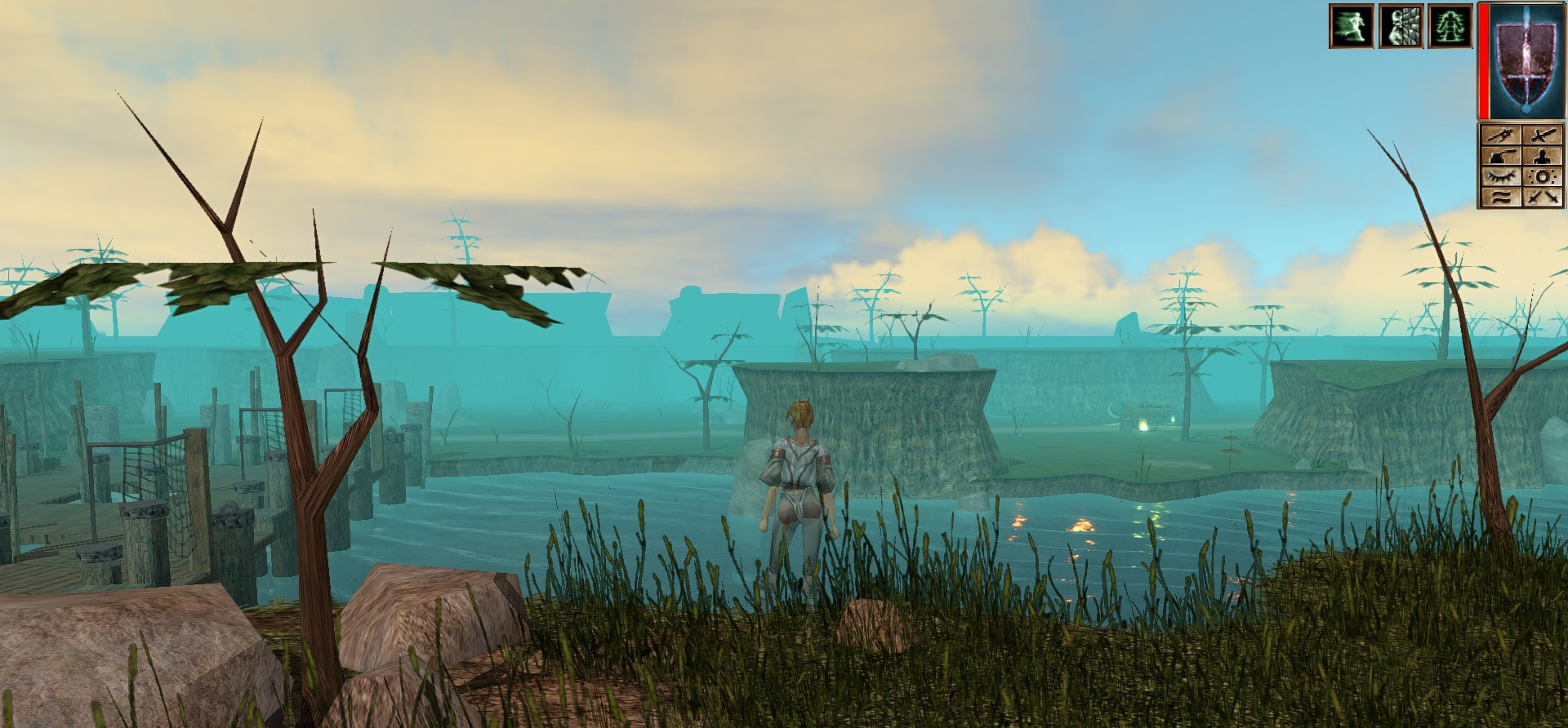Click the drawing compass map button
Screen dimensions: 1568x728
click(1501, 135)
